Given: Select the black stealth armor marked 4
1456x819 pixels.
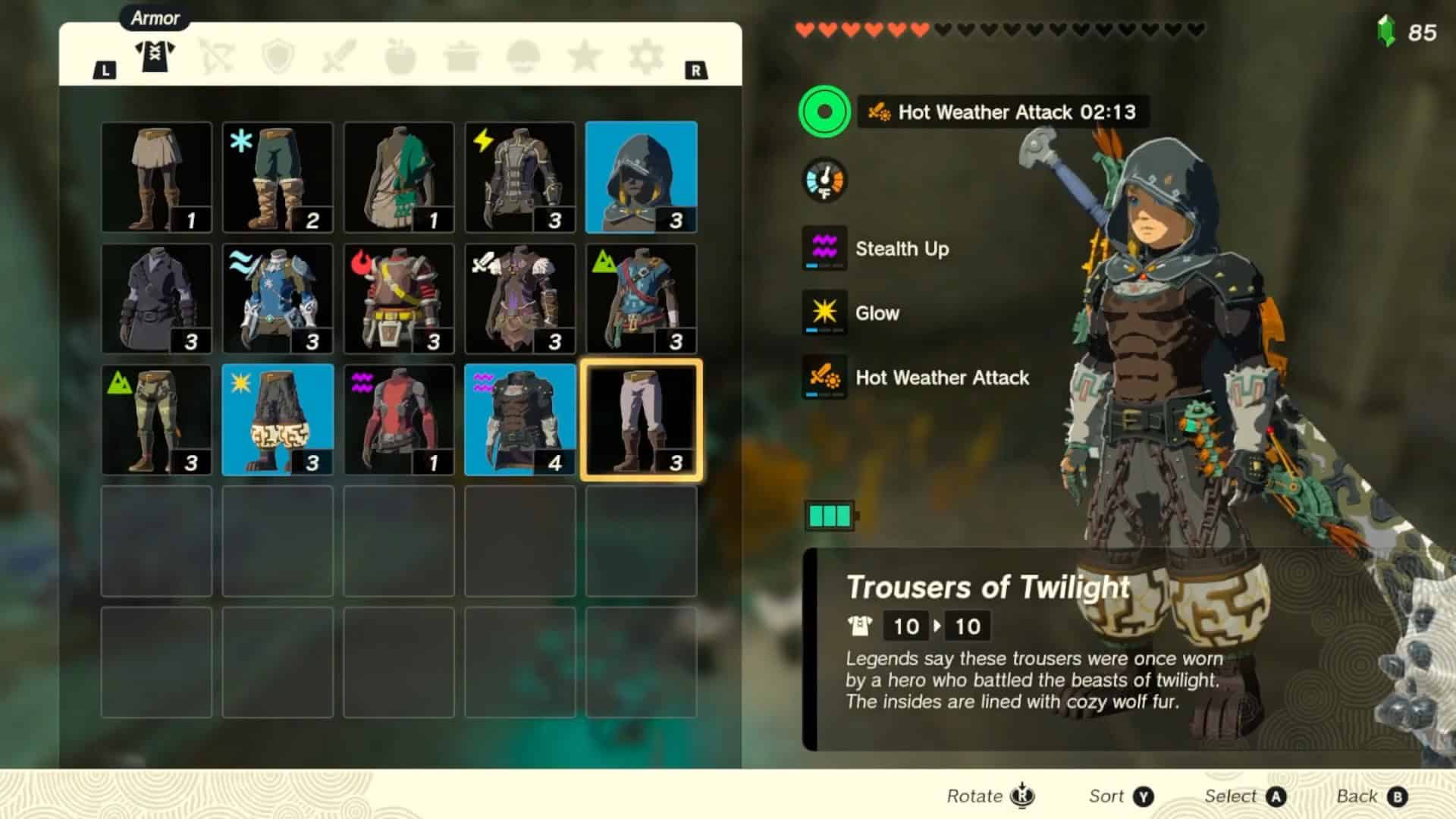Looking at the screenshot, I should 520,420.
